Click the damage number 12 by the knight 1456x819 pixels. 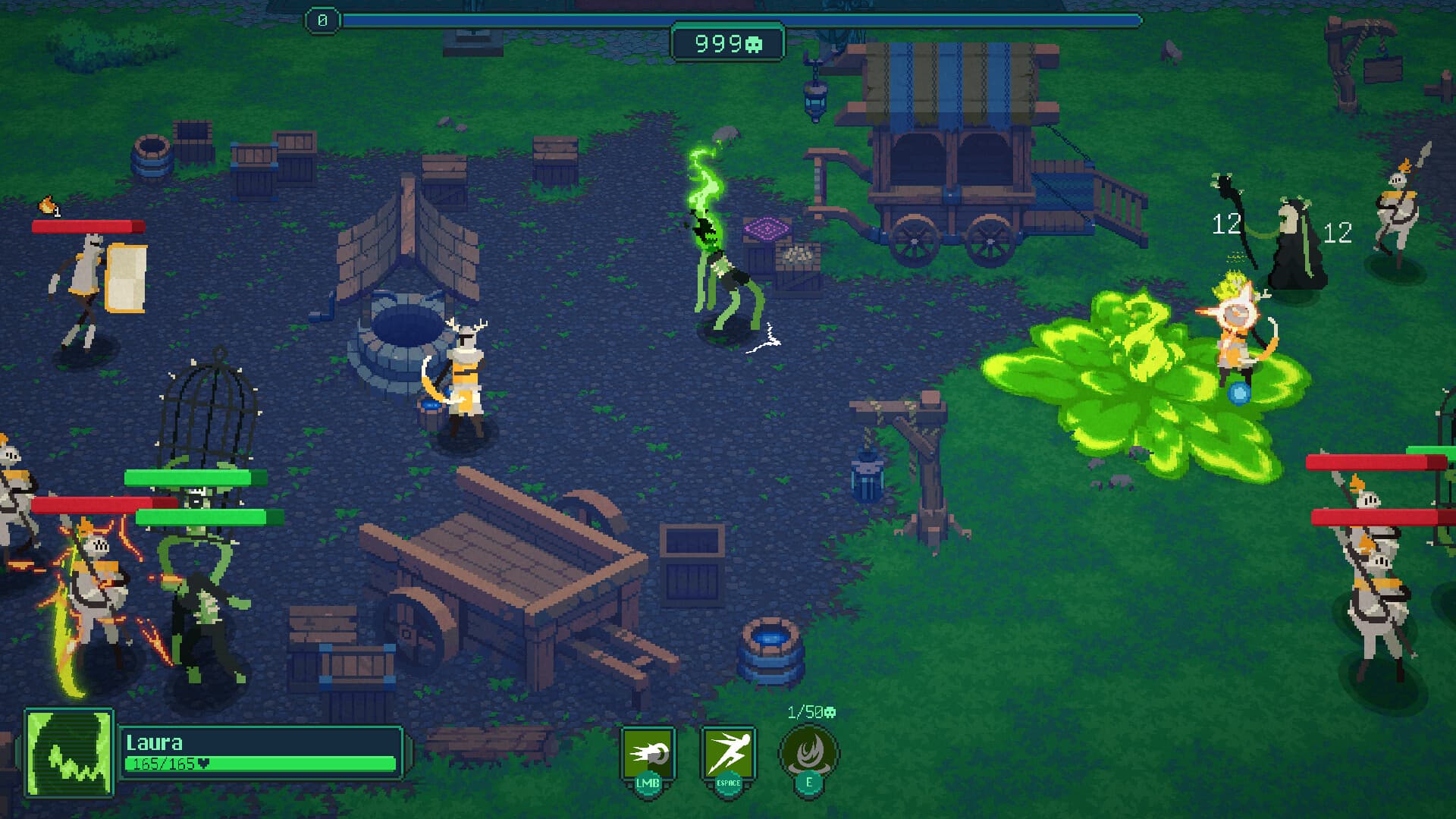[x=1340, y=234]
